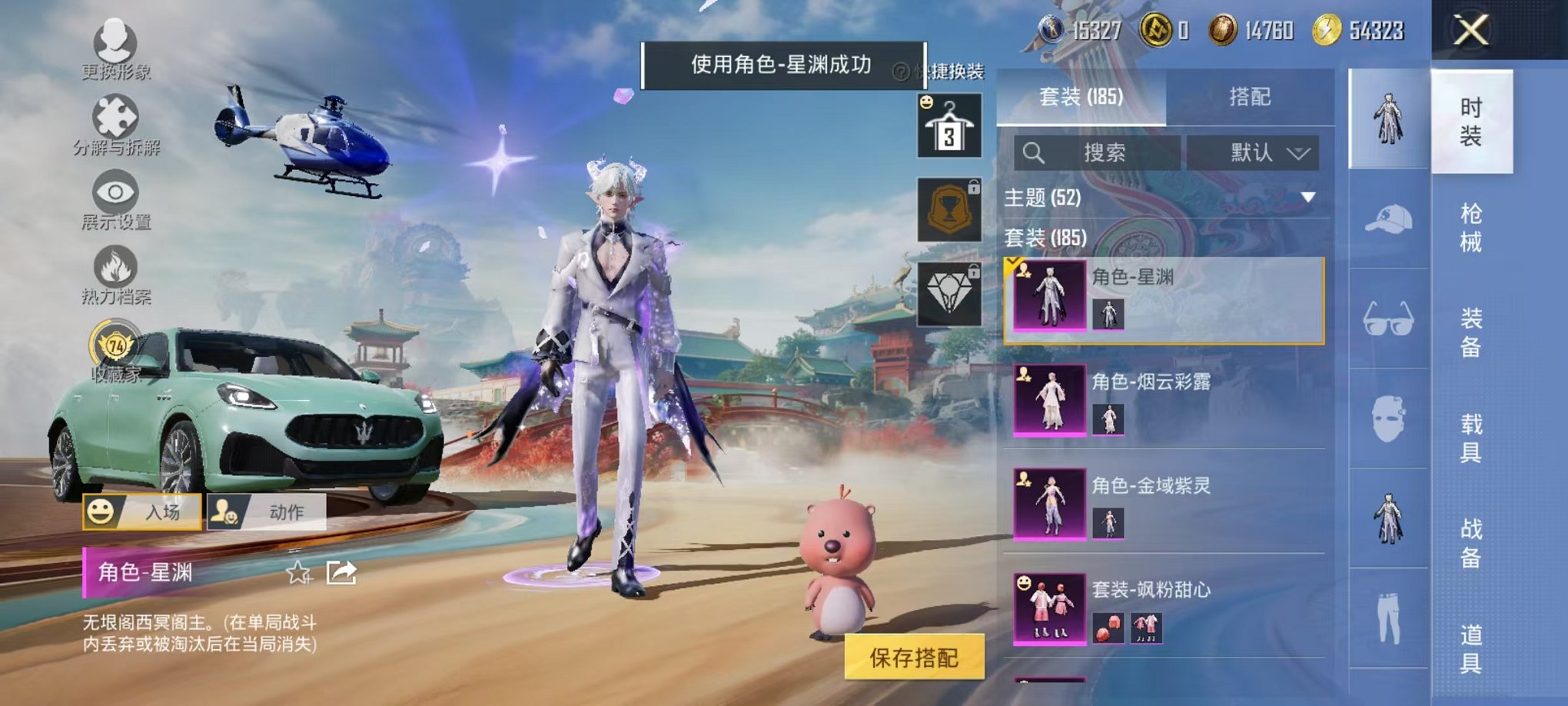Select the glasses eyewear category icon

click(1388, 319)
